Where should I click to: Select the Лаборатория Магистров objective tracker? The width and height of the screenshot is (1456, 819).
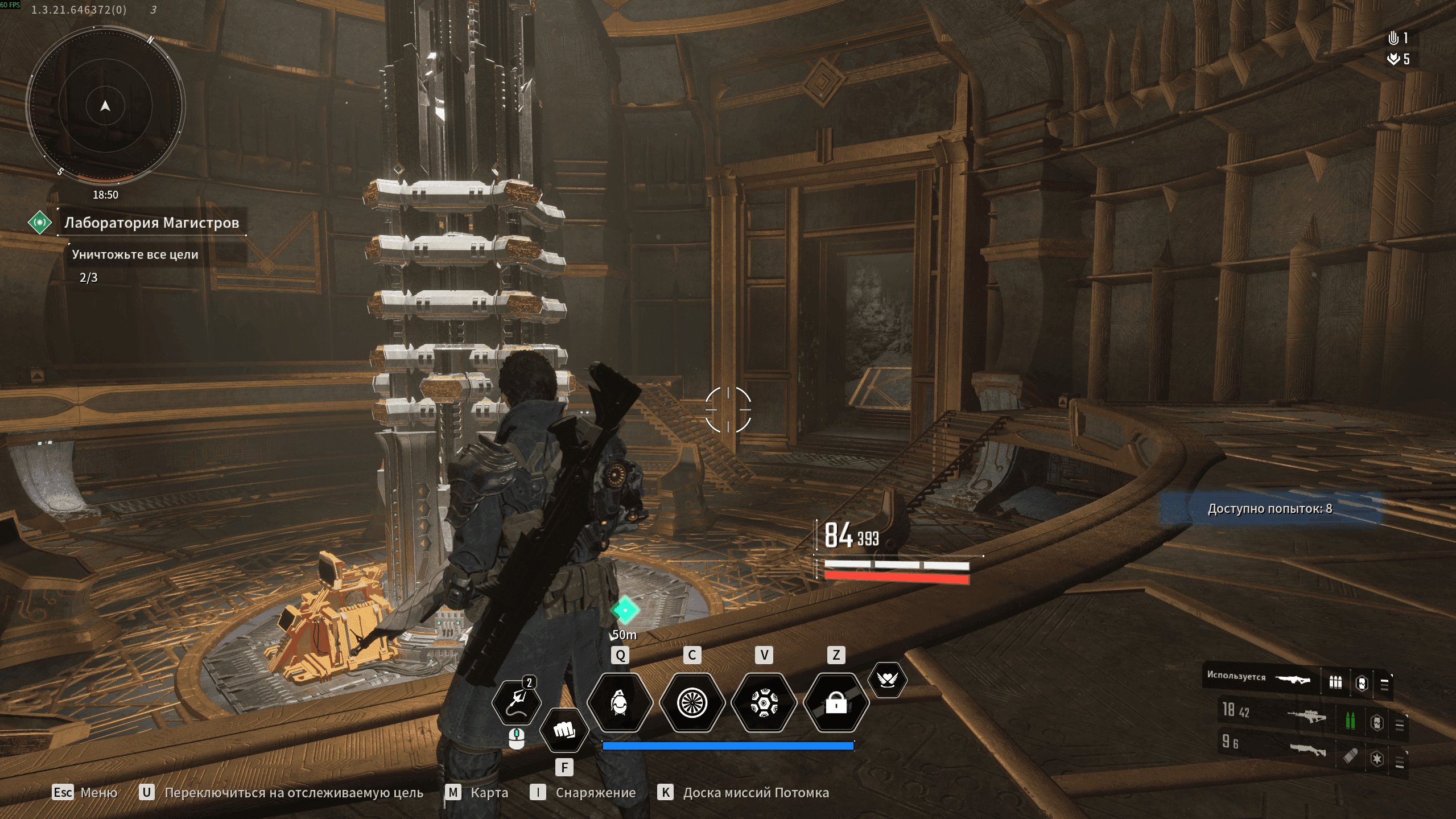pyautogui.click(x=151, y=223)
